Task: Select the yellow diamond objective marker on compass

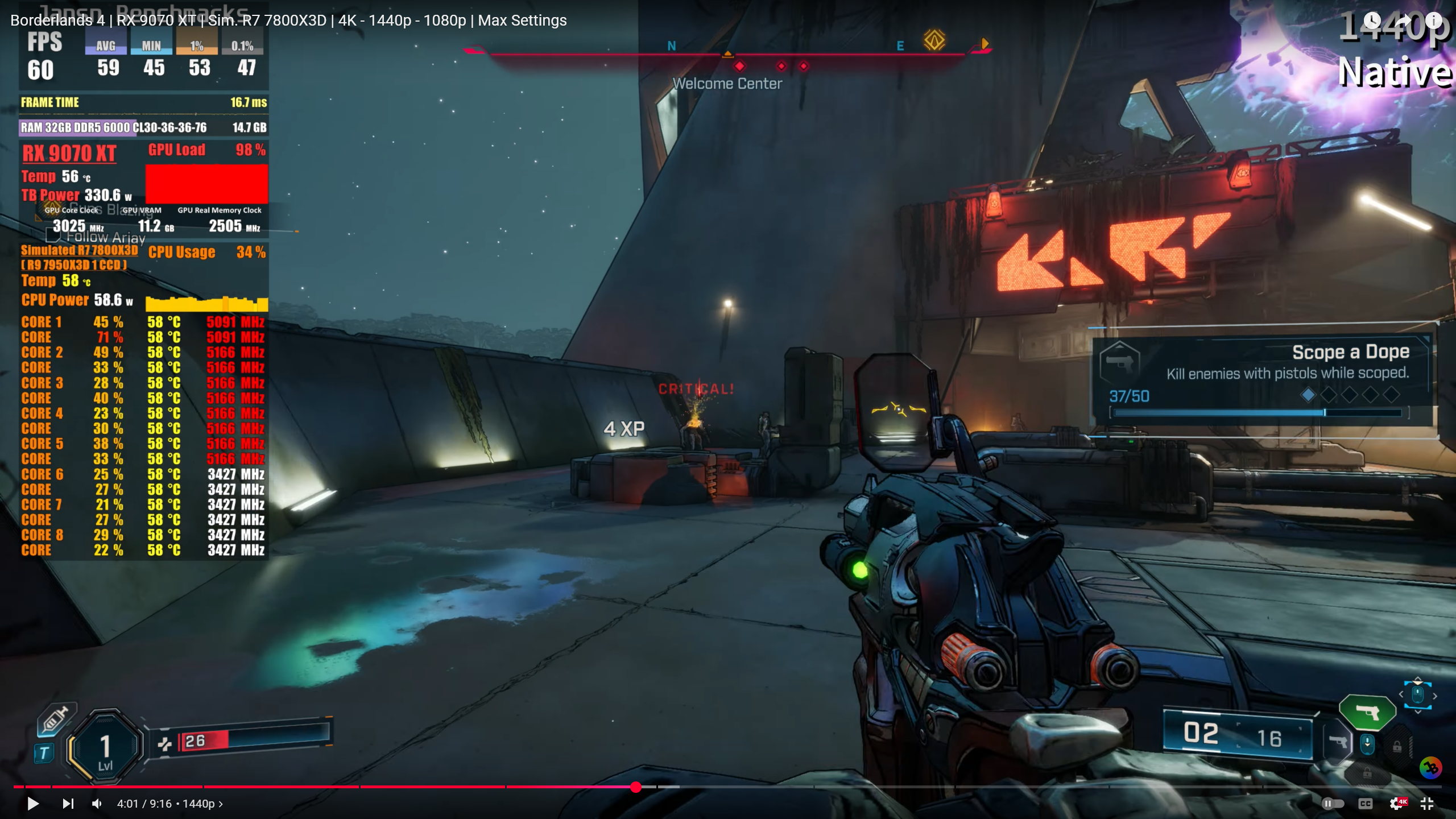Action: [934, 40]
